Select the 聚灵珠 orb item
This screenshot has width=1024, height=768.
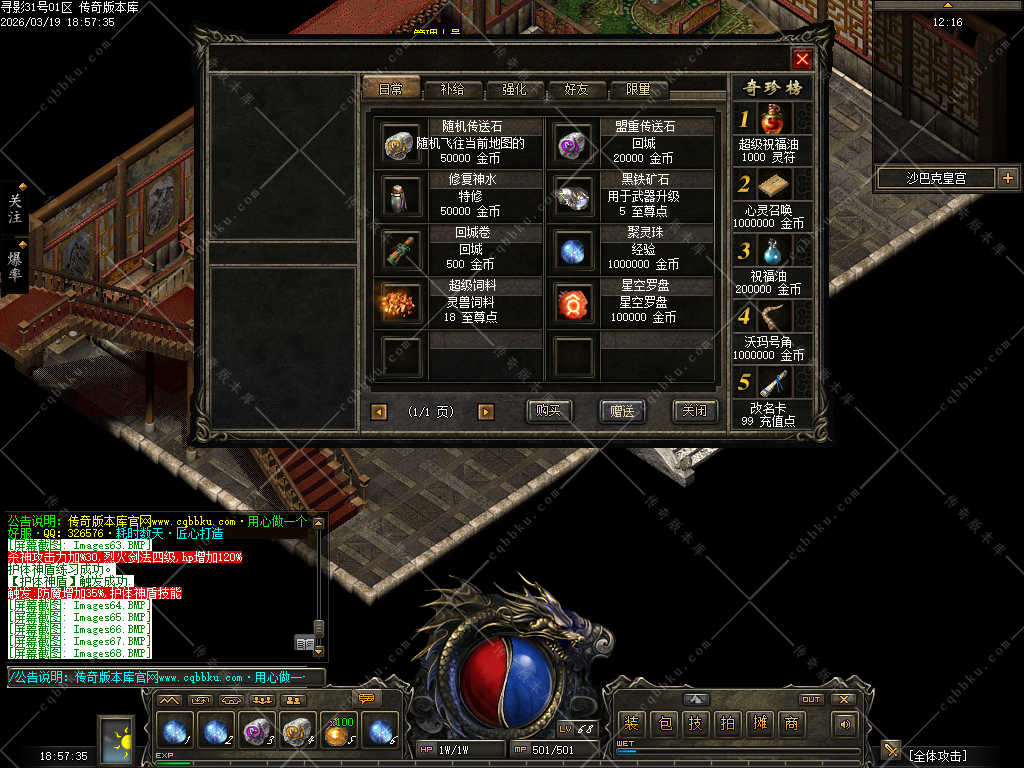tap(574, 249)
